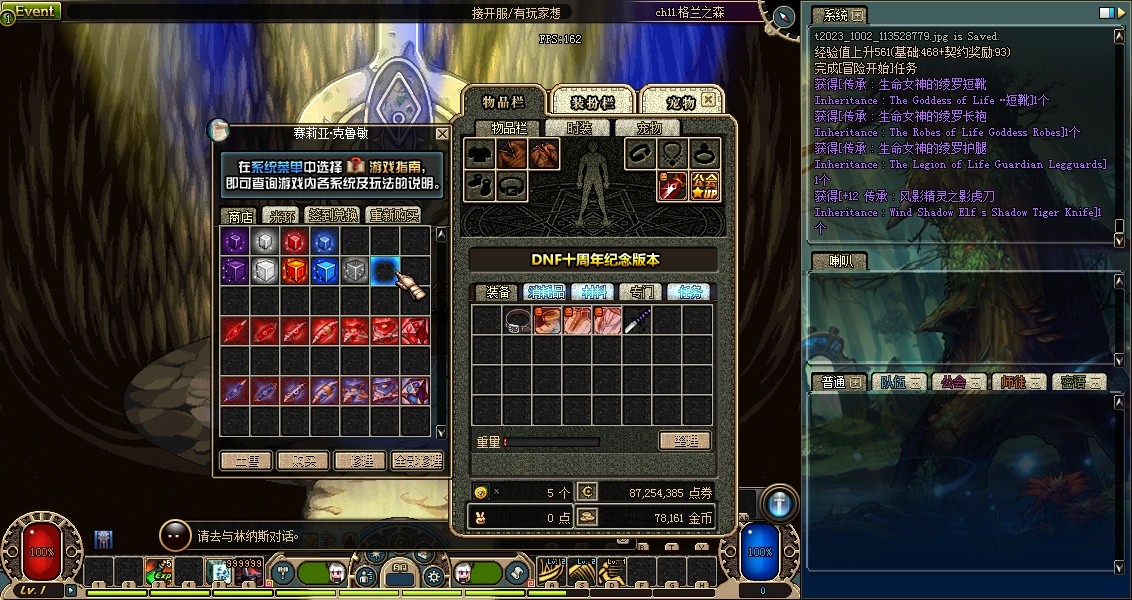This screenshot has width=1132, height=600.
Task: Click the Event button
Action: [33, 11]
